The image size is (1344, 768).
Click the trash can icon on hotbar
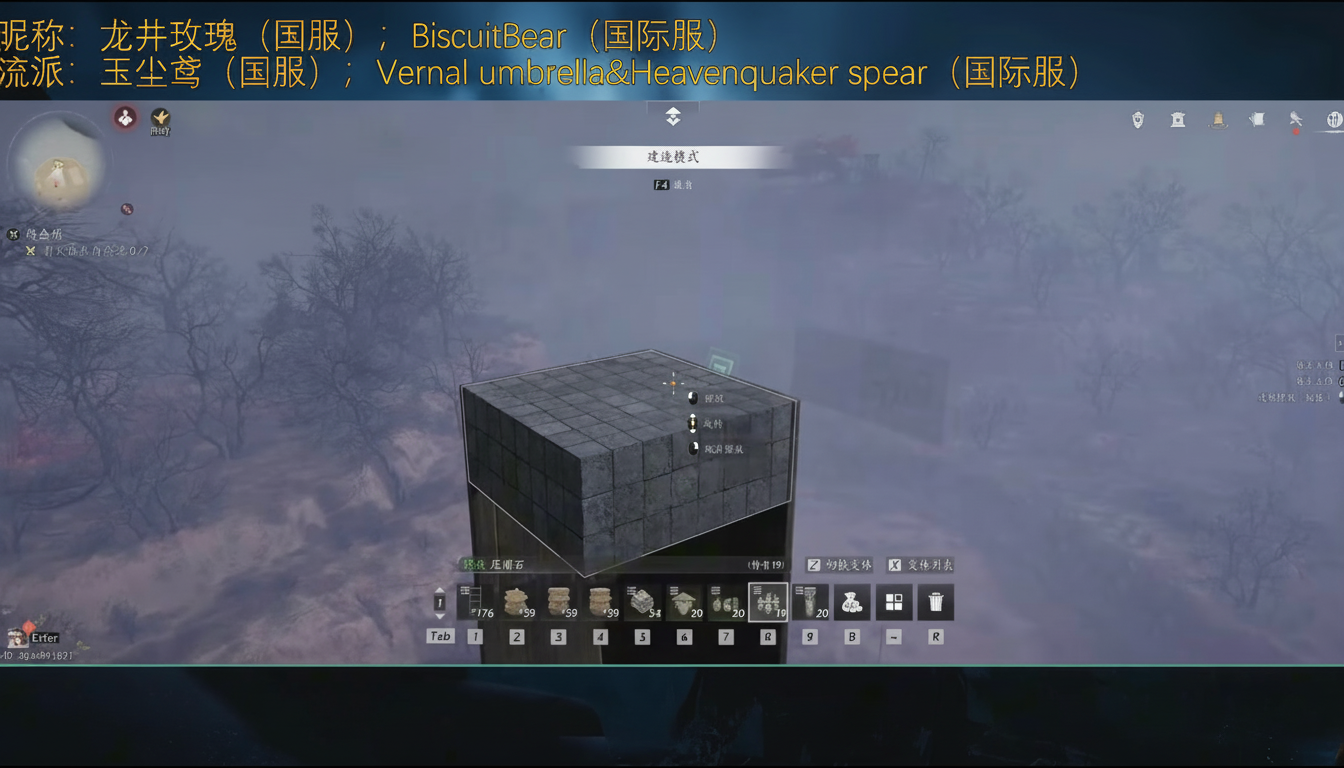936,601
